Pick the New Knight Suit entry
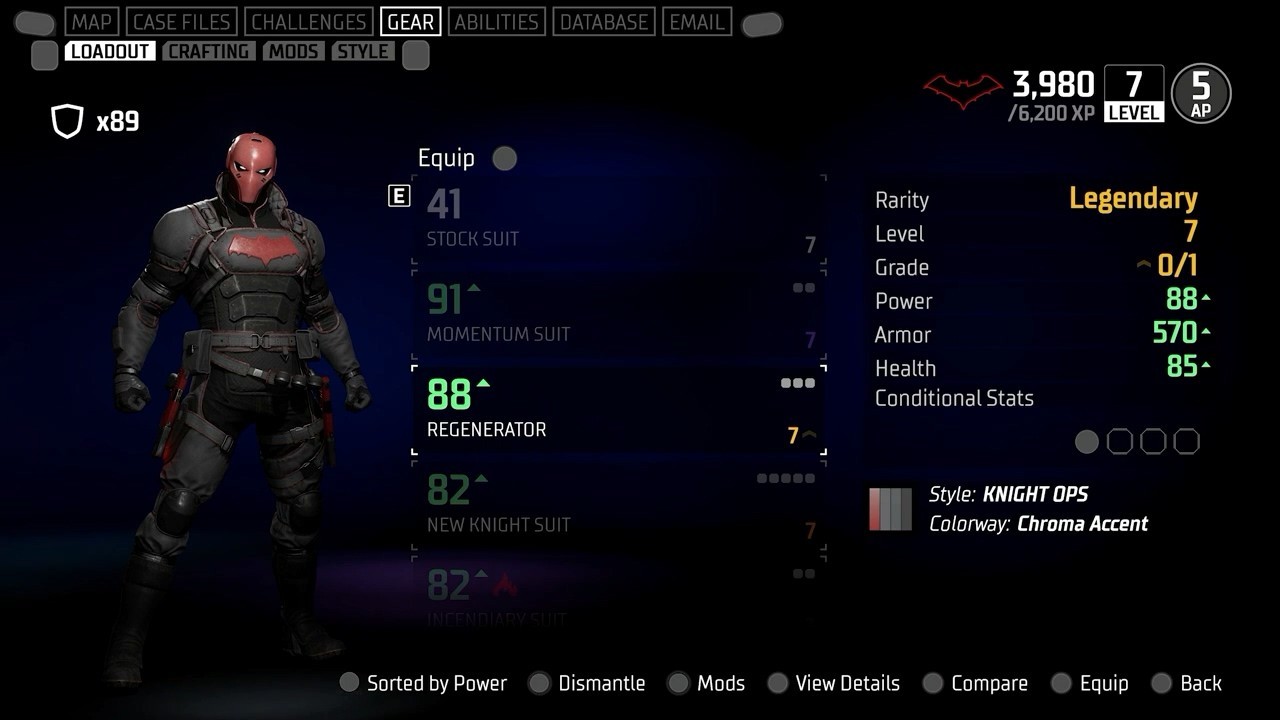This screenshot has width=1280, height=720. tap(619, 505)
